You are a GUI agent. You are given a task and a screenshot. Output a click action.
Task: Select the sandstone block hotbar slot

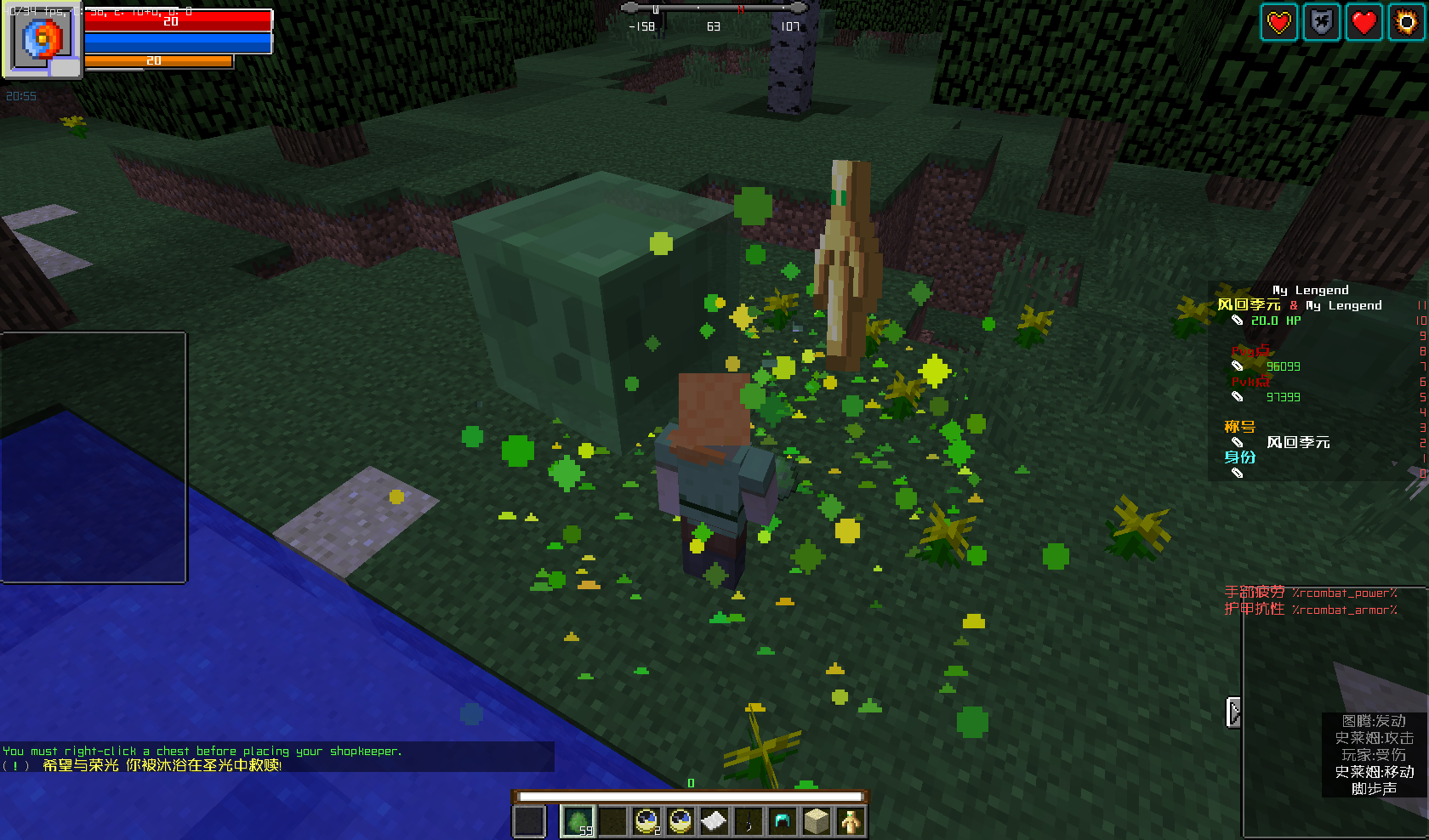[816, 821]
